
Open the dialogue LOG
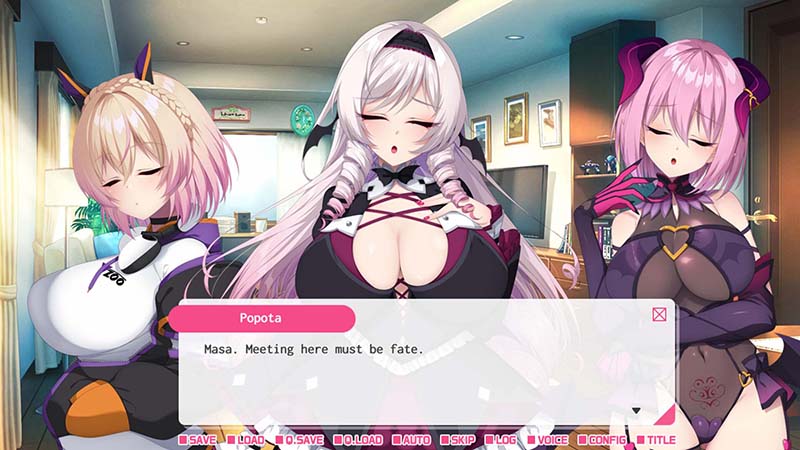[504, 439]
